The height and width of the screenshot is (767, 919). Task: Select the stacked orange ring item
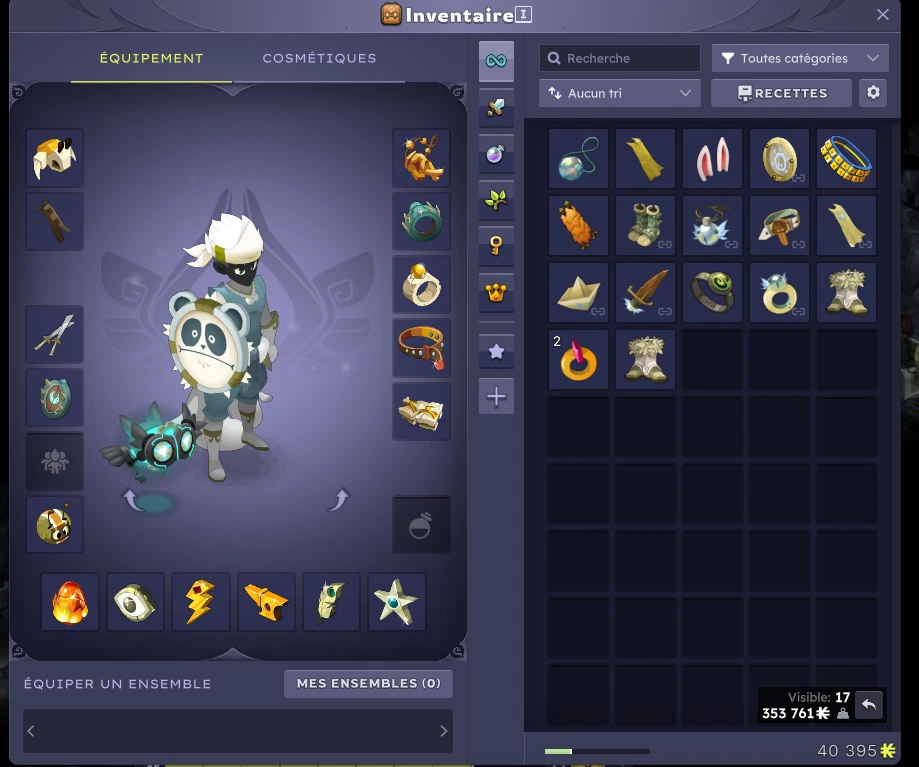(578, 360)
